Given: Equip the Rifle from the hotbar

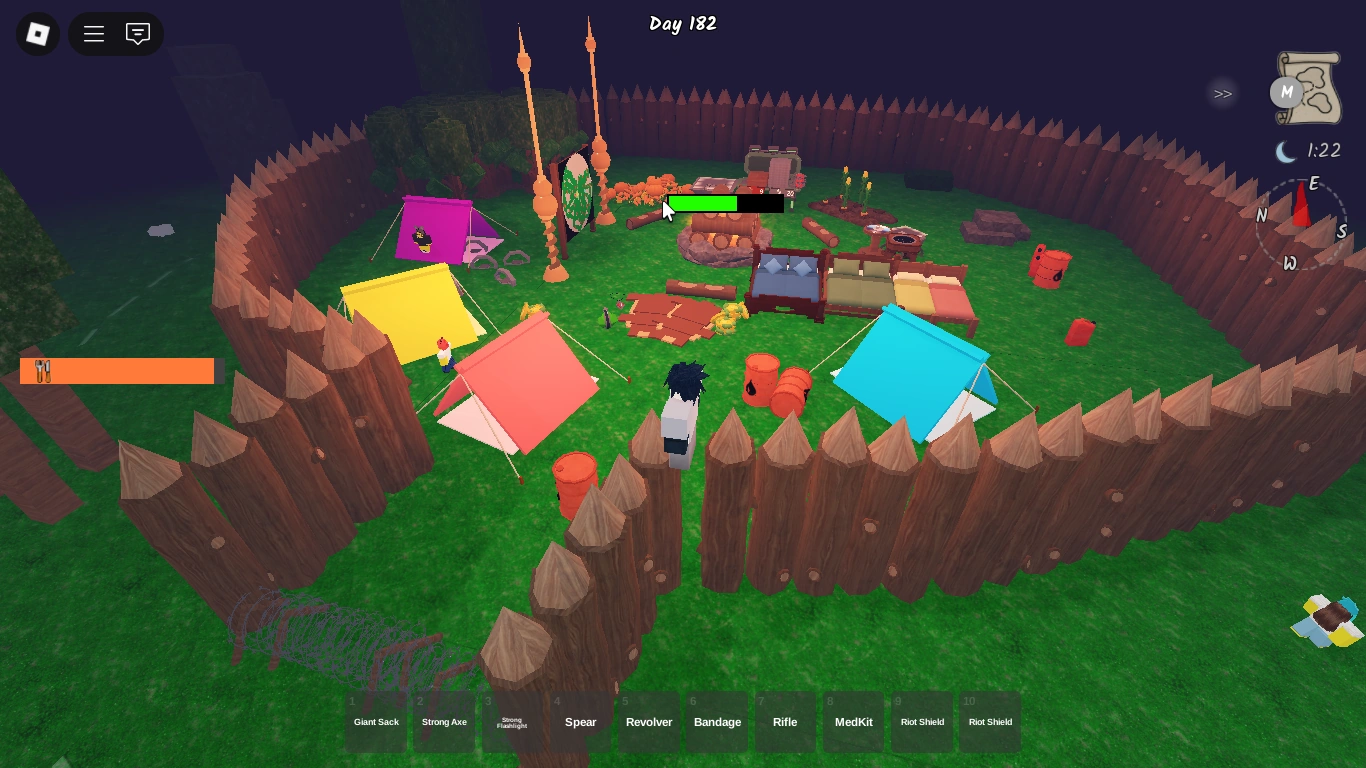Looking at the screenshot, I should click(x=785, y=722).
